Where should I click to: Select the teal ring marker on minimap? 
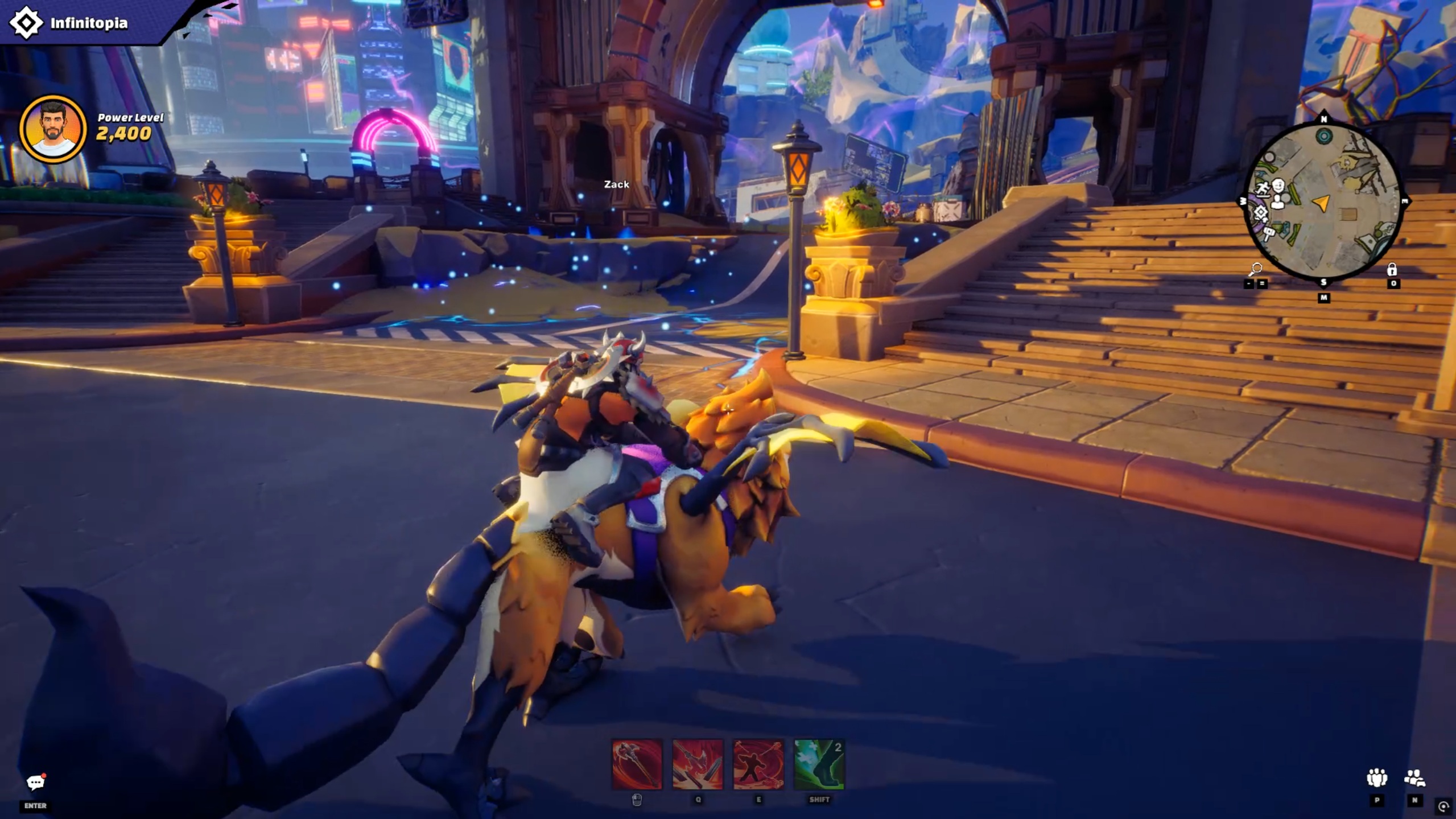[x=1324, y=136]
